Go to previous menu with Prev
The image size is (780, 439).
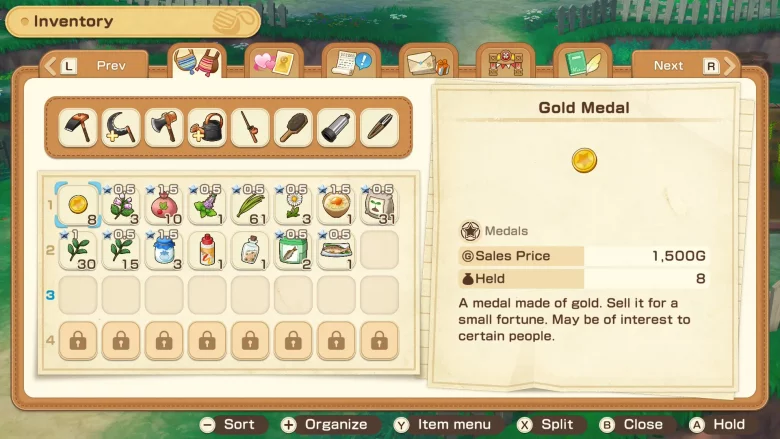[x=95, y=66]
